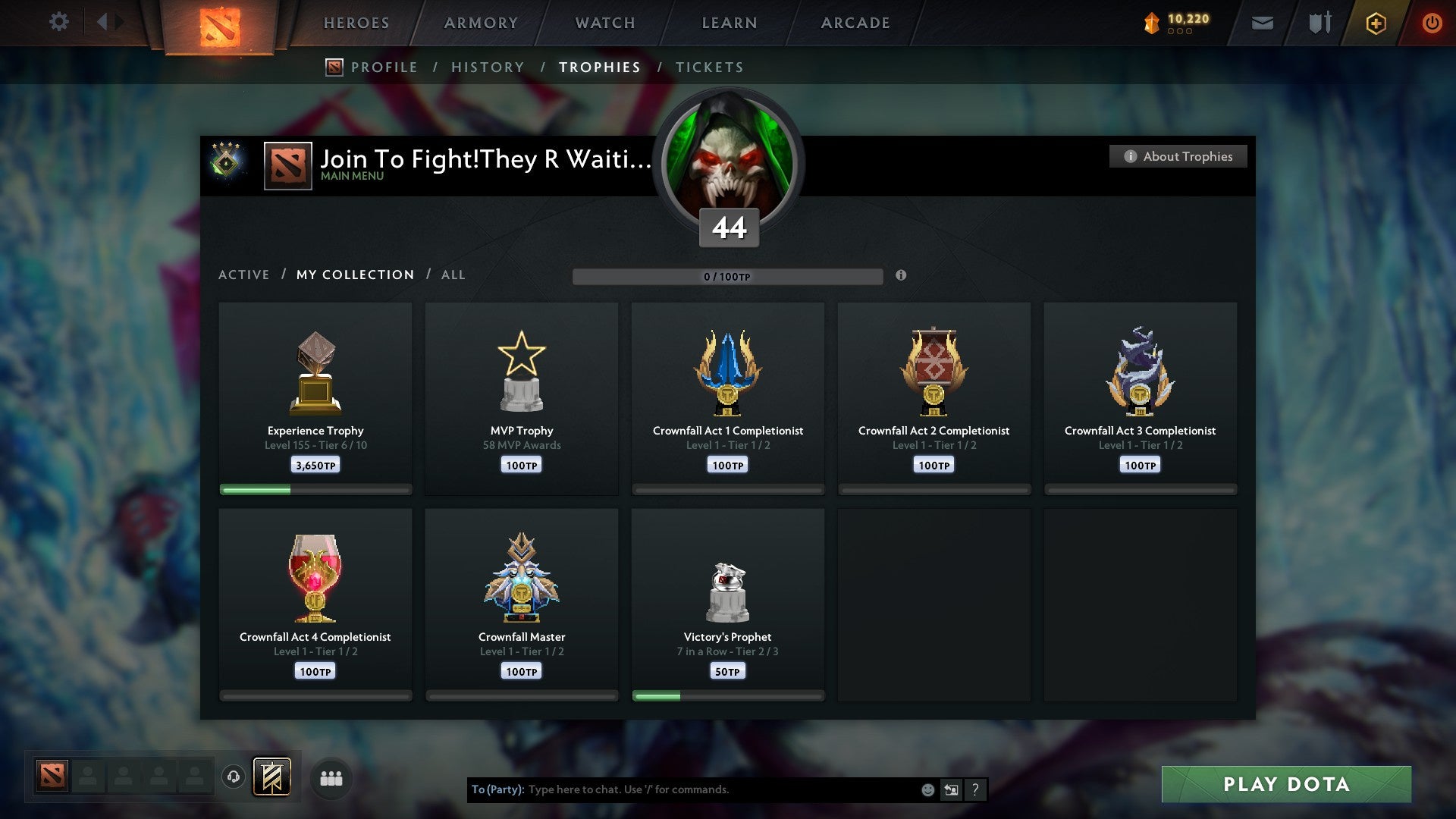This screenshot has width=1456, height=819.
Task: Select the ALL trophies view
Action: pyautogui.click(x=453, y=275)
